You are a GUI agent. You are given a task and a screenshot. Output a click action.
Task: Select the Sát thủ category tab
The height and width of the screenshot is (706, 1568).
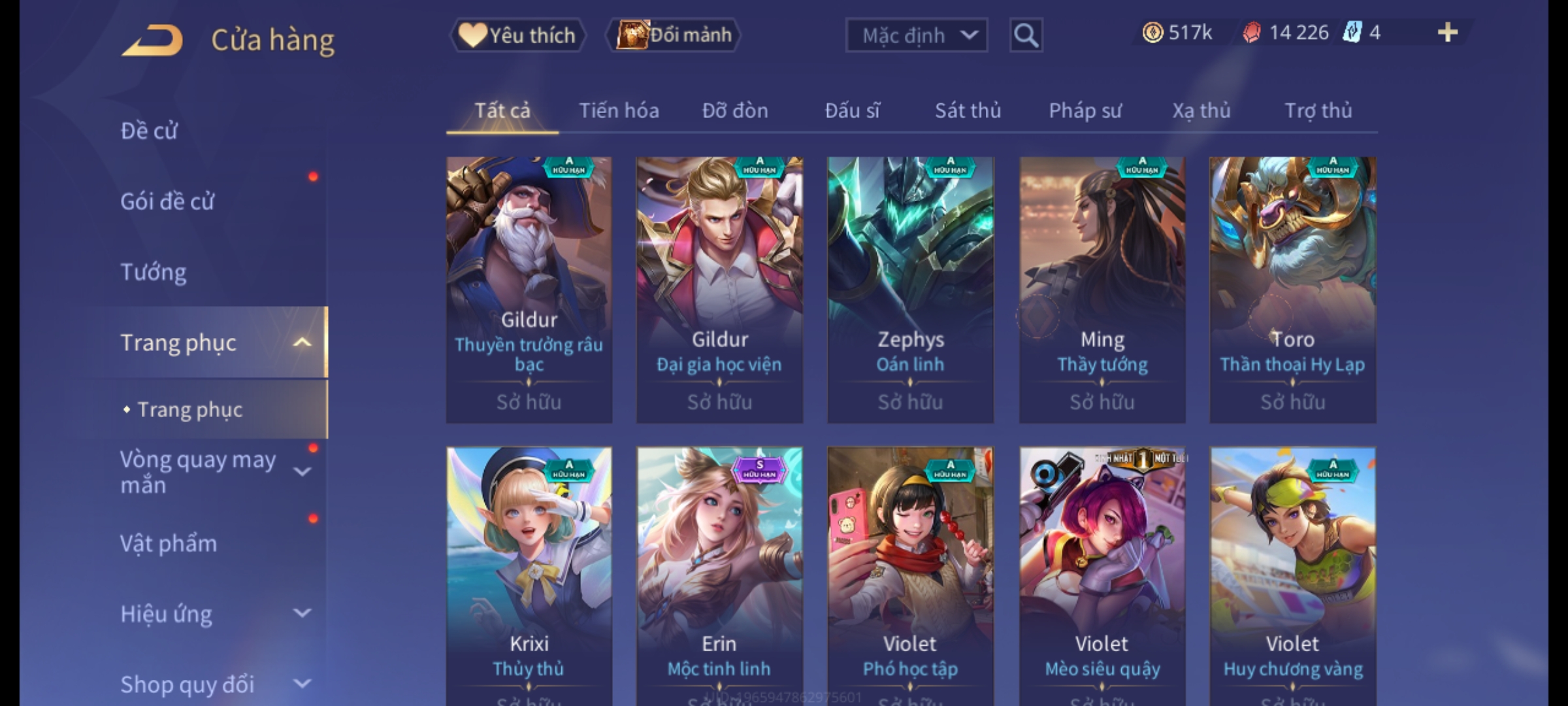(968, 111)
